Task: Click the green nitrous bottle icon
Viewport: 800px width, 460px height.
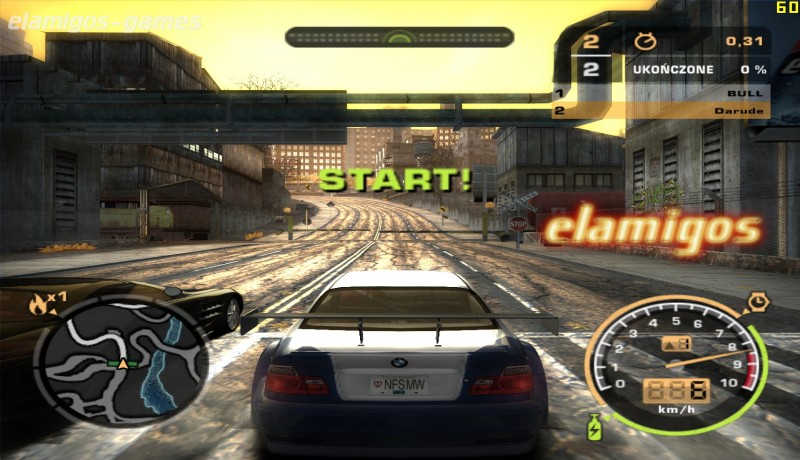Action: (x=598, y=426)
